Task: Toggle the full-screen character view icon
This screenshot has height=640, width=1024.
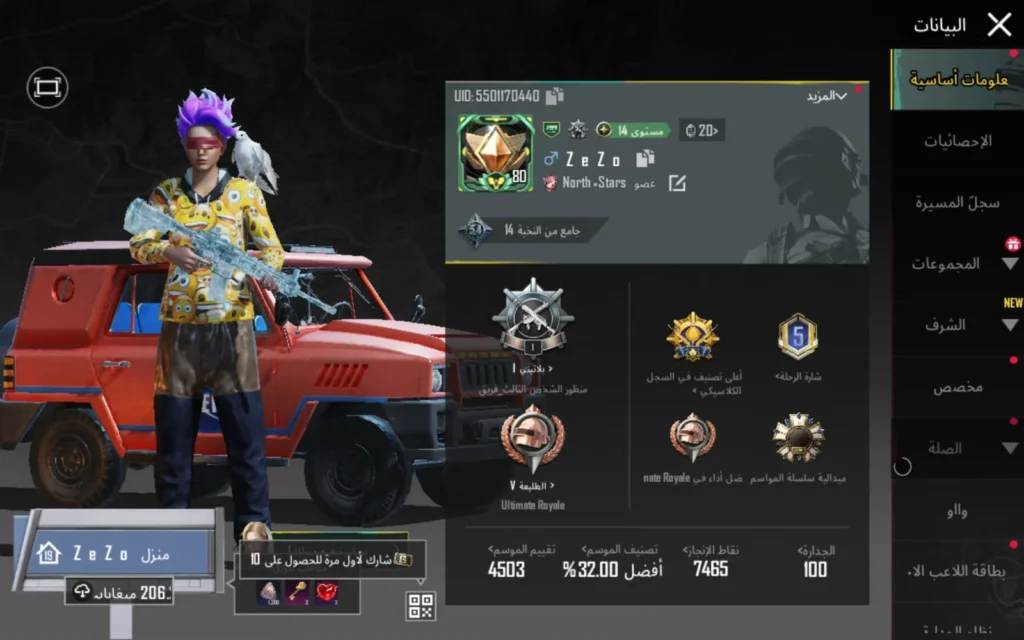Action: (47, 88)
